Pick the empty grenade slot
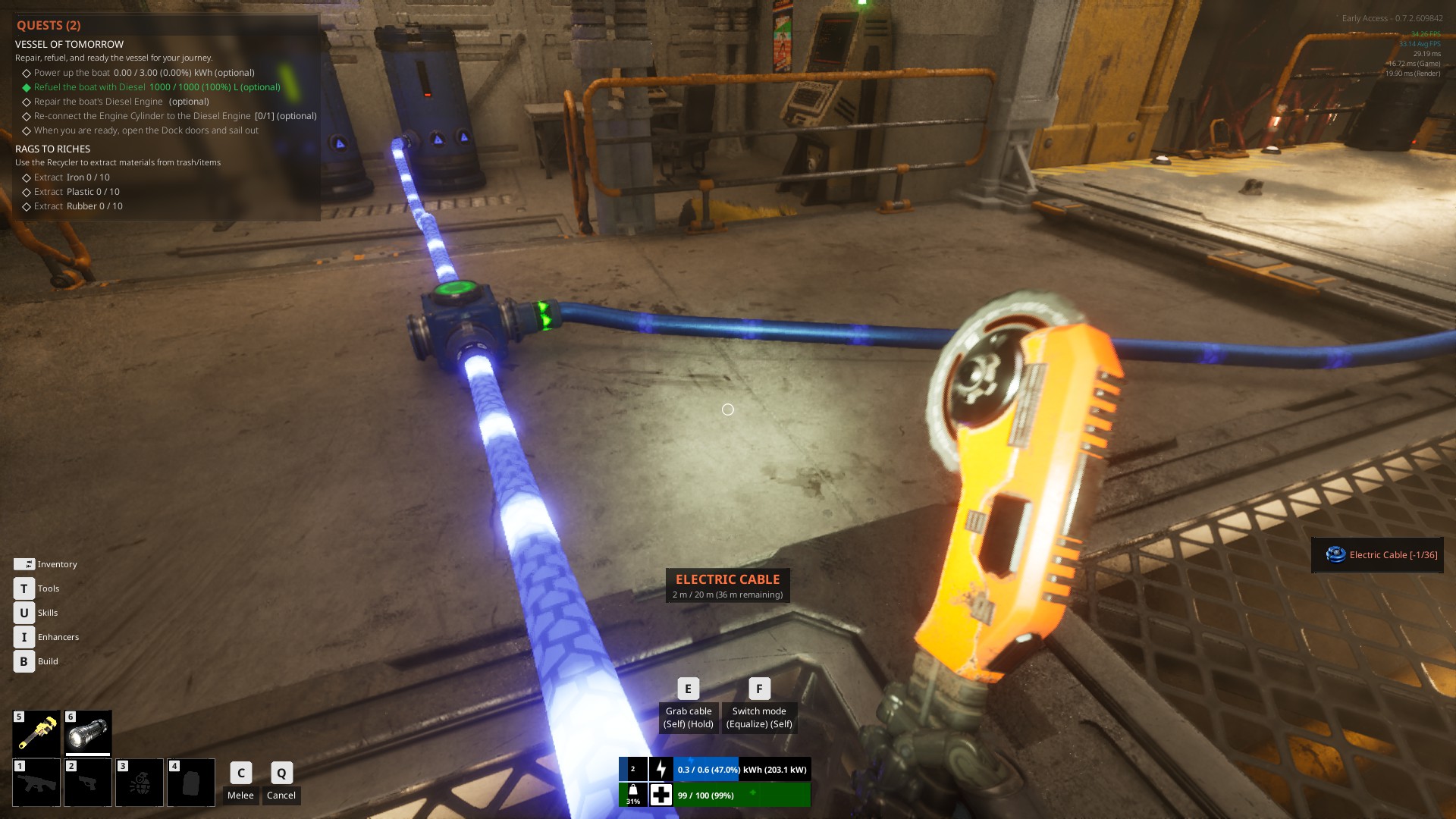The image size is (1456, 819). [140, 782]
